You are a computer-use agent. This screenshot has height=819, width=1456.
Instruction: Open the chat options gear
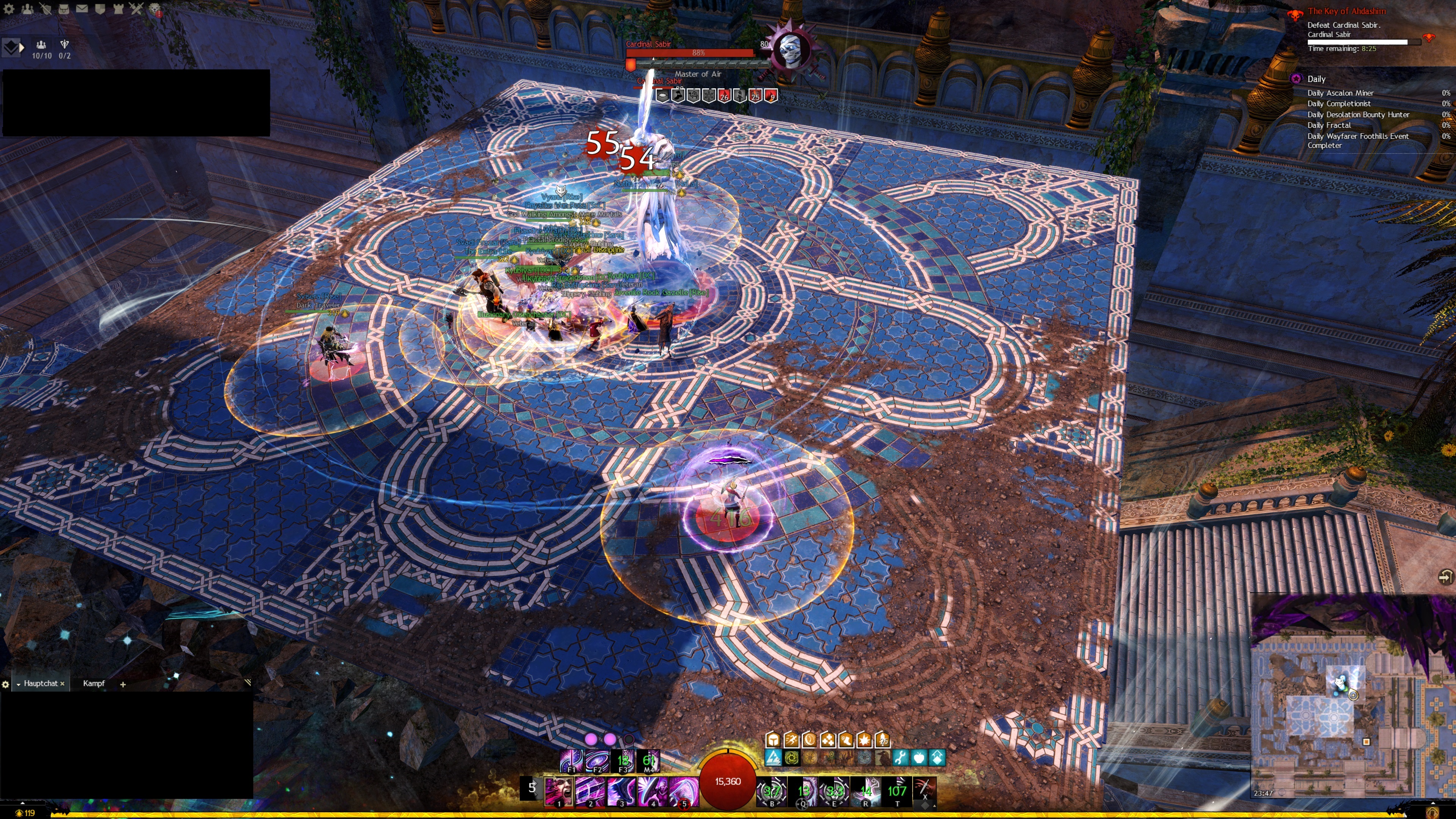(x=6, y=684)
